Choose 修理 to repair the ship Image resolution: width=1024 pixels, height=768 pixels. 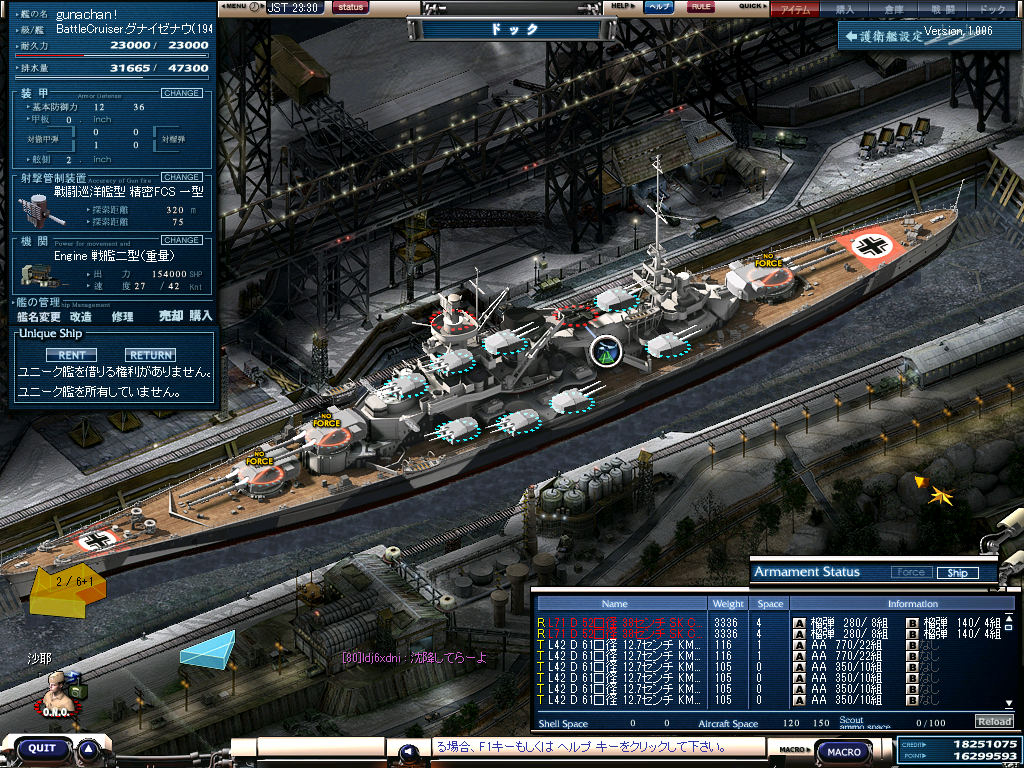[x=122, y=316]
